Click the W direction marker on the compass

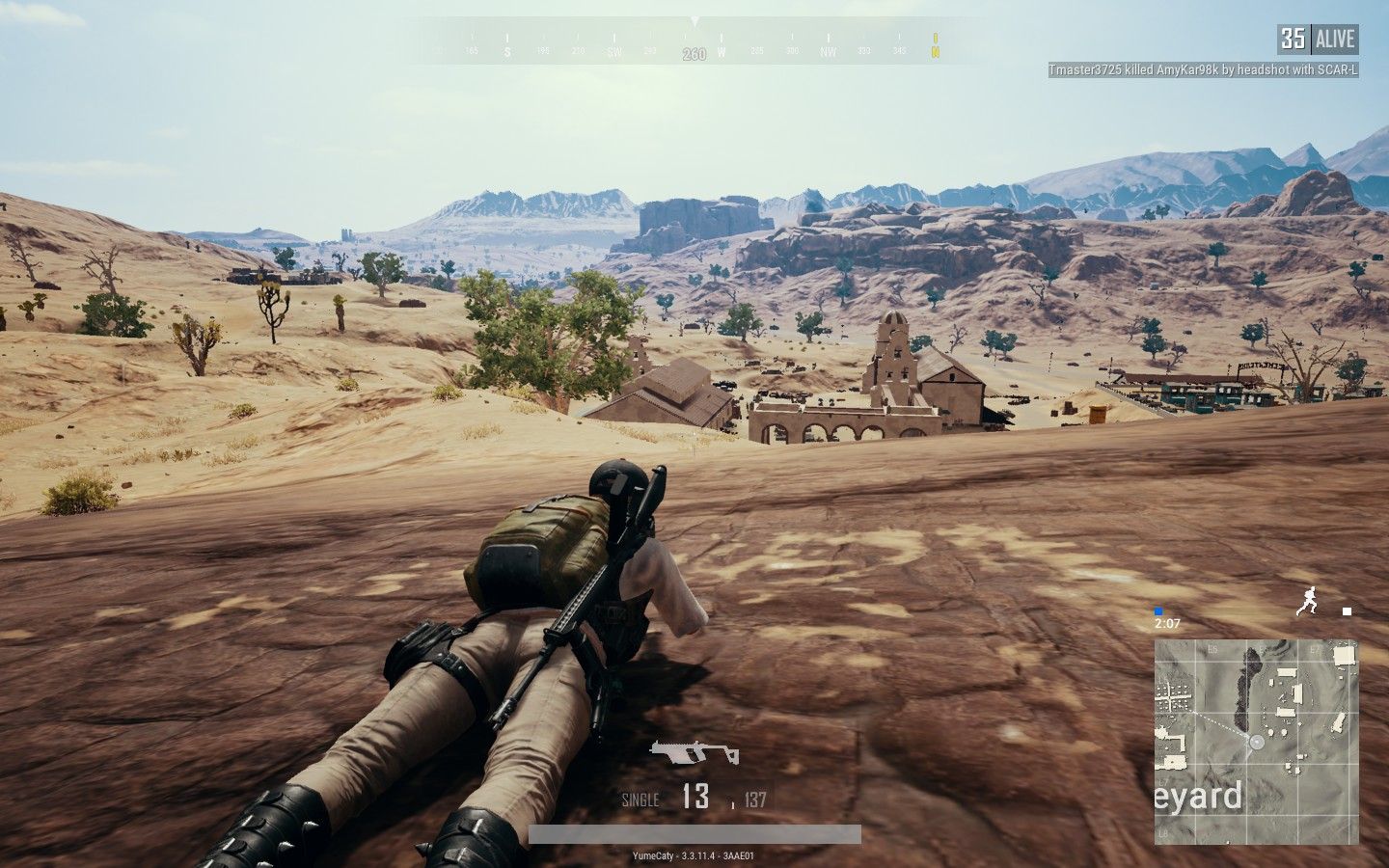(722, 53)
